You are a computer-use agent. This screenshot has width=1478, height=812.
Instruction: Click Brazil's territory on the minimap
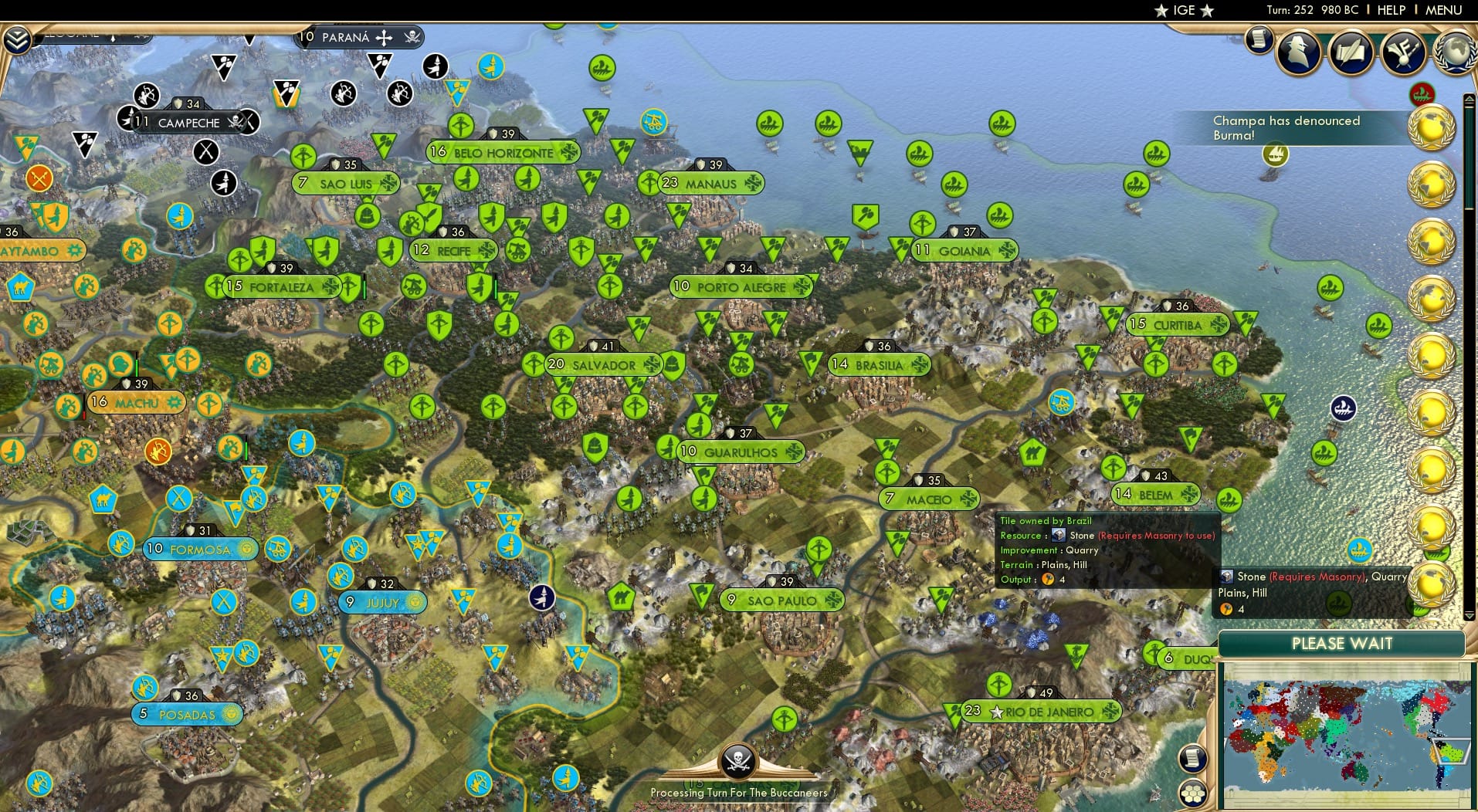(x=1452, y=753)
